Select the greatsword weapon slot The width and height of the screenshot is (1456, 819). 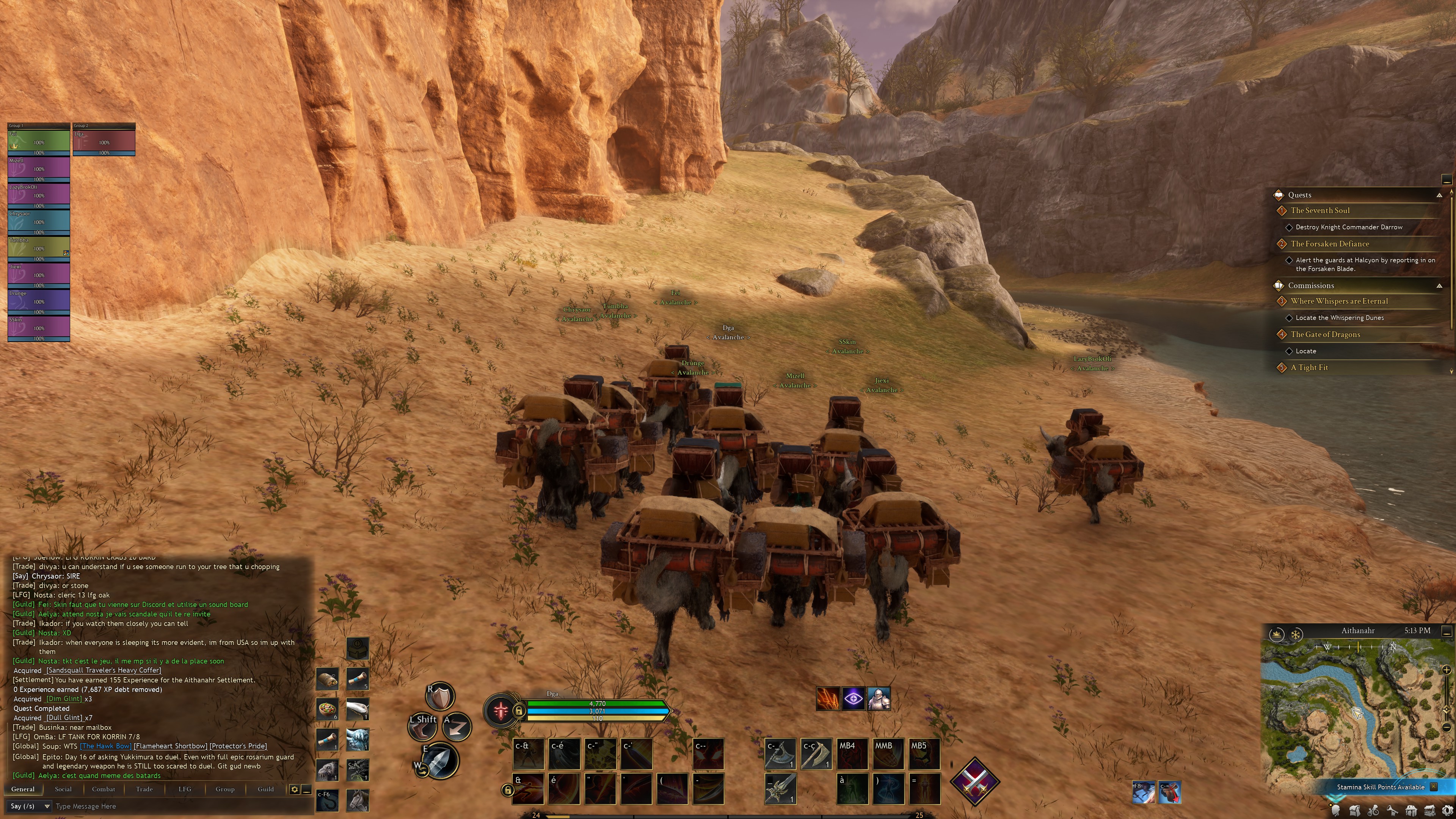(x=780, y=788)
